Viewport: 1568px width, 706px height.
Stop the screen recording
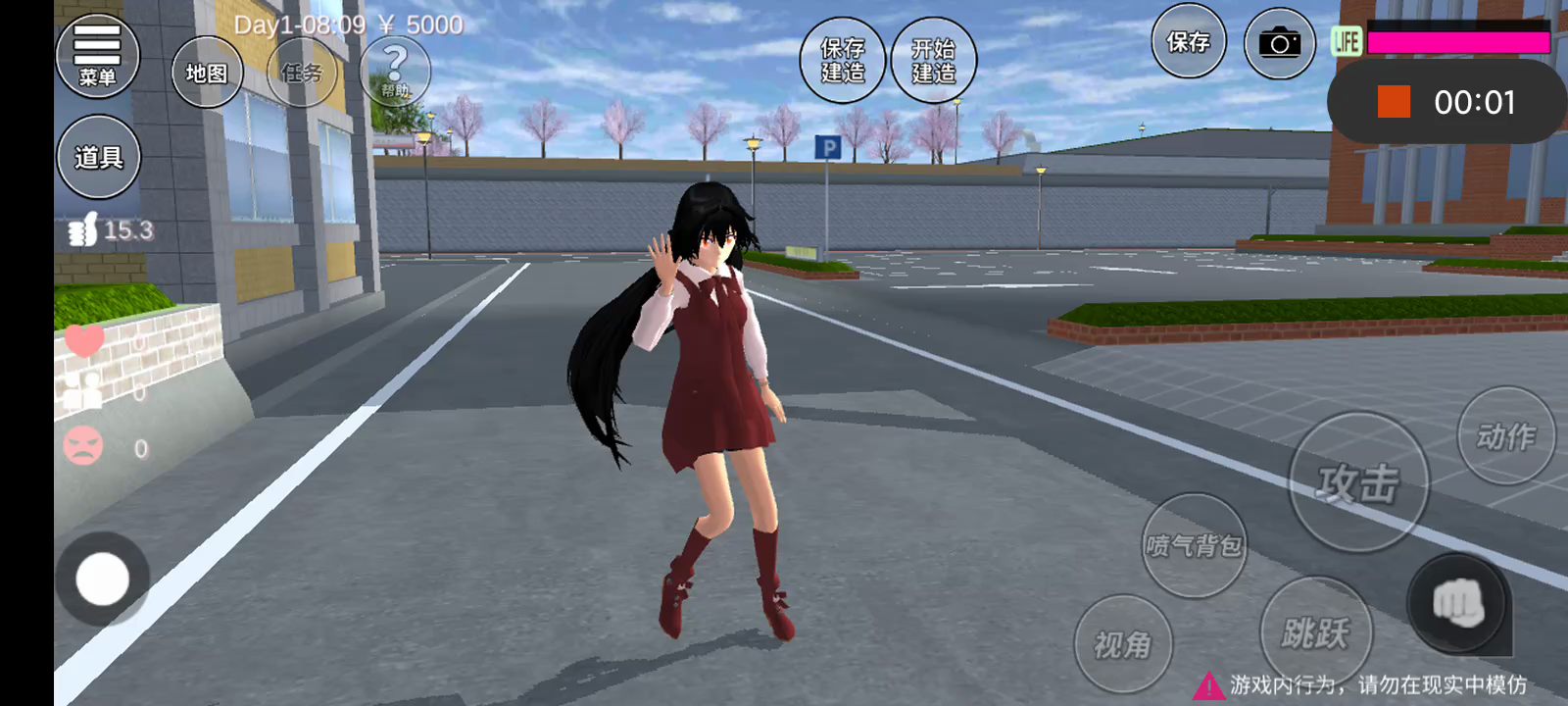[x=1394, y=102]
